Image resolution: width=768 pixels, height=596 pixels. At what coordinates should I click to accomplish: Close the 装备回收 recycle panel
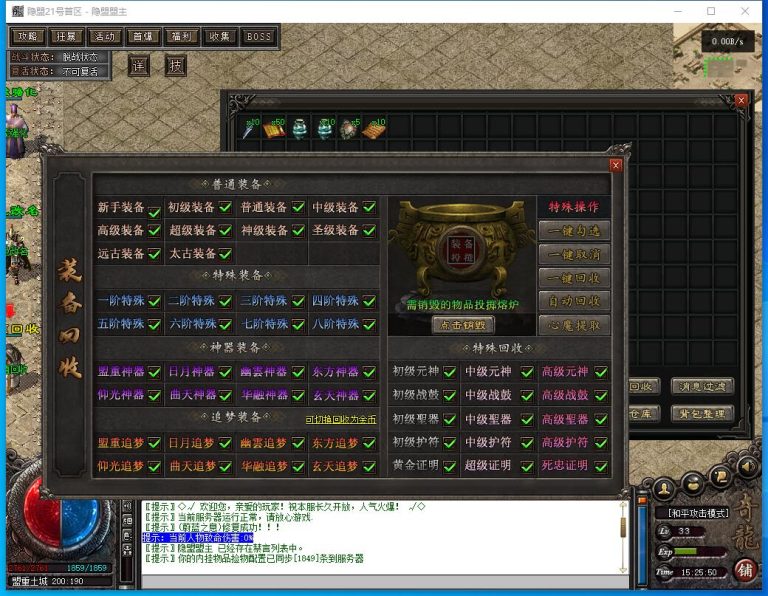616,166
